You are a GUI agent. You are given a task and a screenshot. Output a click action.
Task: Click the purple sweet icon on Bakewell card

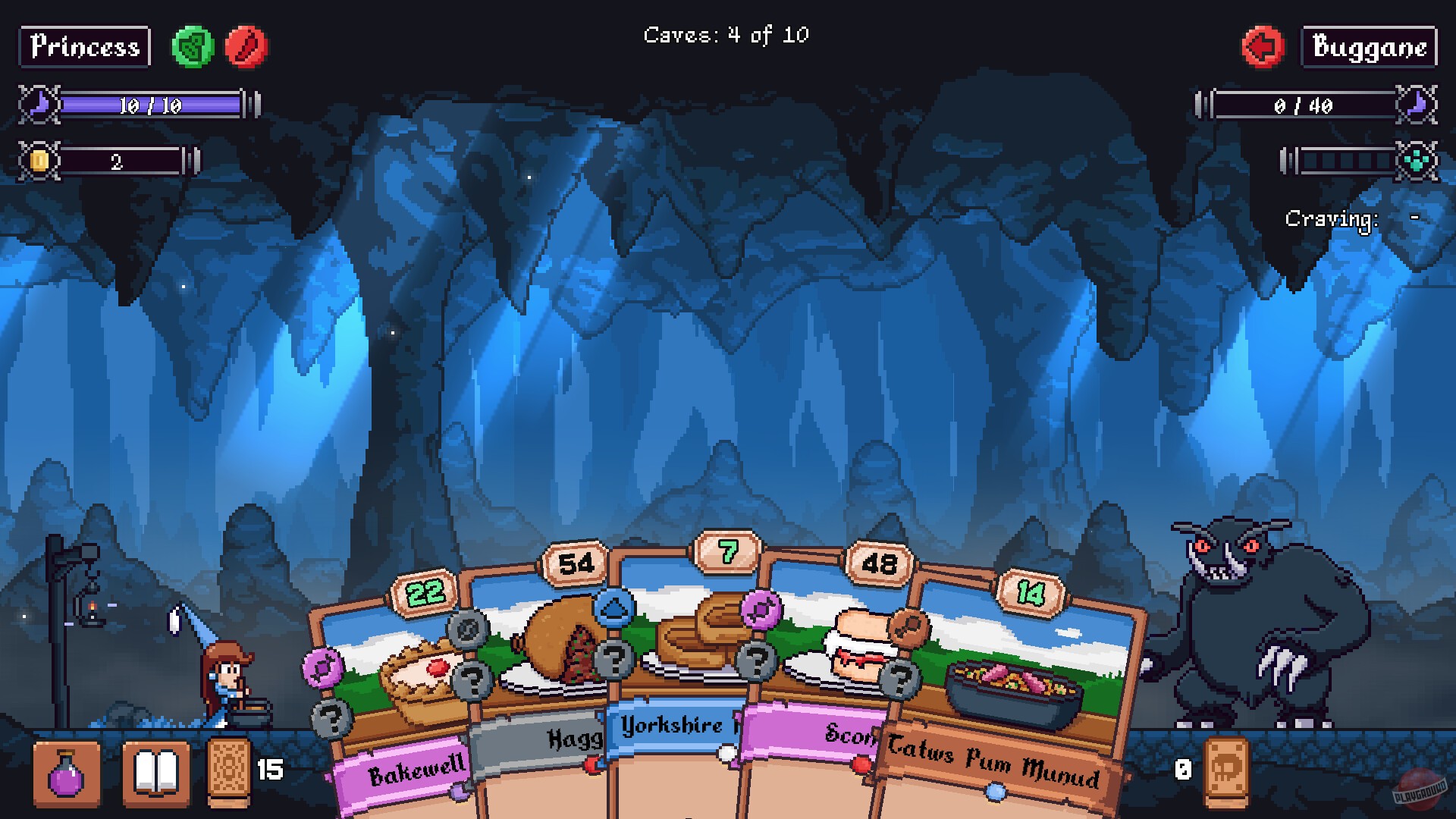pyautogui.click(x=324, y=666)
